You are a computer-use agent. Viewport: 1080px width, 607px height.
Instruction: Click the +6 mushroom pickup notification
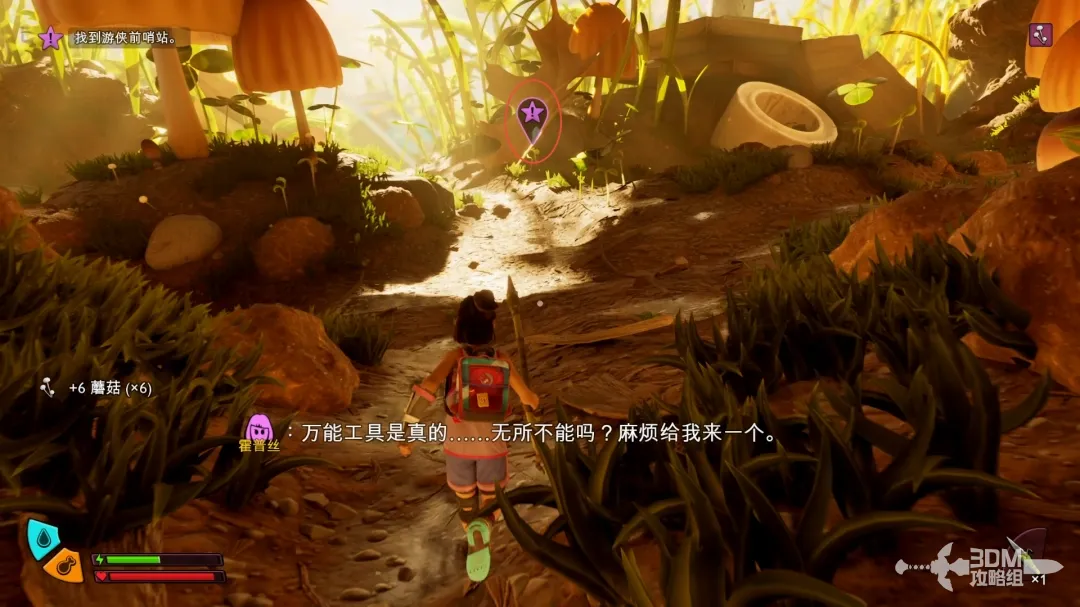pyautogui.click(x=97, y=388)
